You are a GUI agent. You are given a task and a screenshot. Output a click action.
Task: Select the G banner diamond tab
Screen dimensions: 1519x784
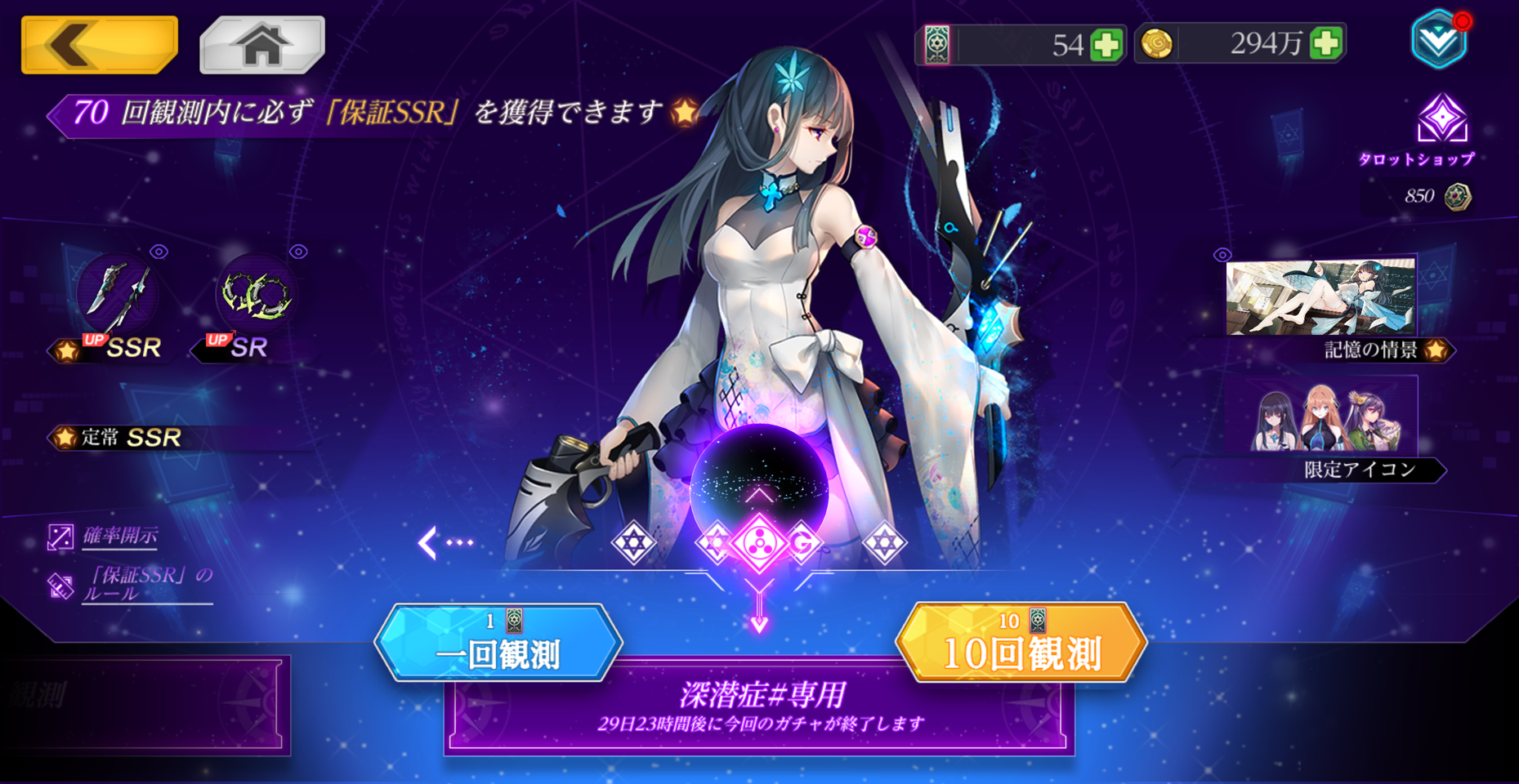pos(804,542)
